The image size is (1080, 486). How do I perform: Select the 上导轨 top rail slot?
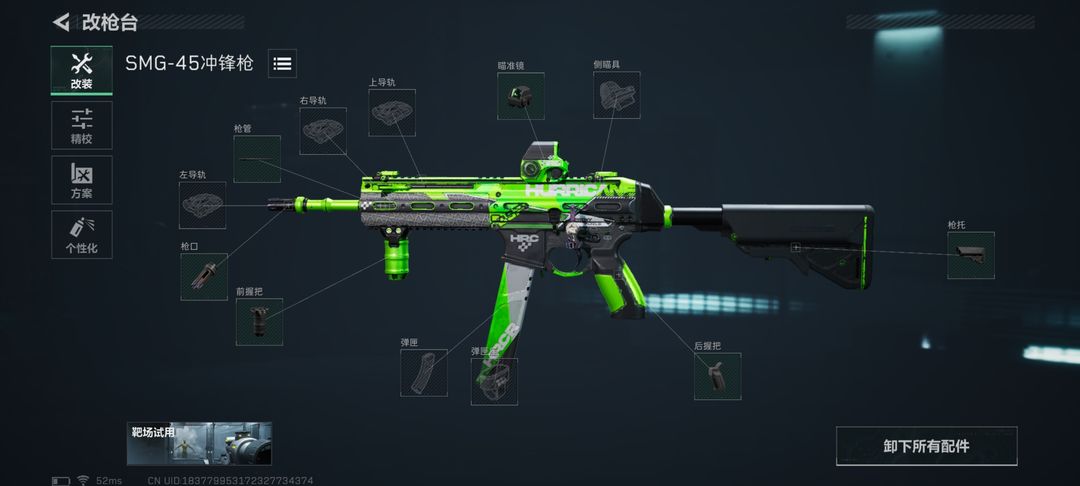click(x=392, y=113)
